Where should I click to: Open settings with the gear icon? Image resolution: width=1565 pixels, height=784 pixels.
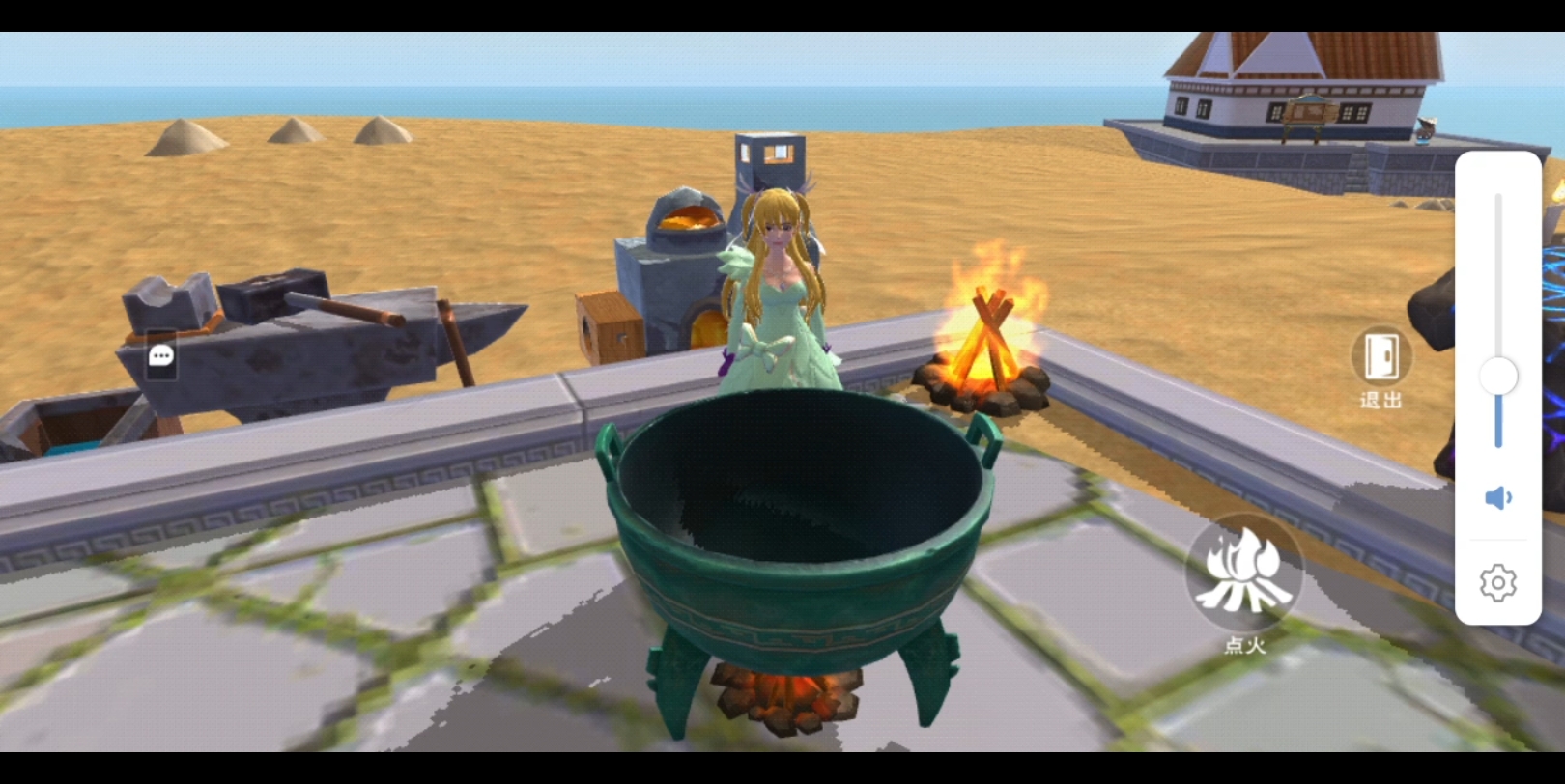1497,583
